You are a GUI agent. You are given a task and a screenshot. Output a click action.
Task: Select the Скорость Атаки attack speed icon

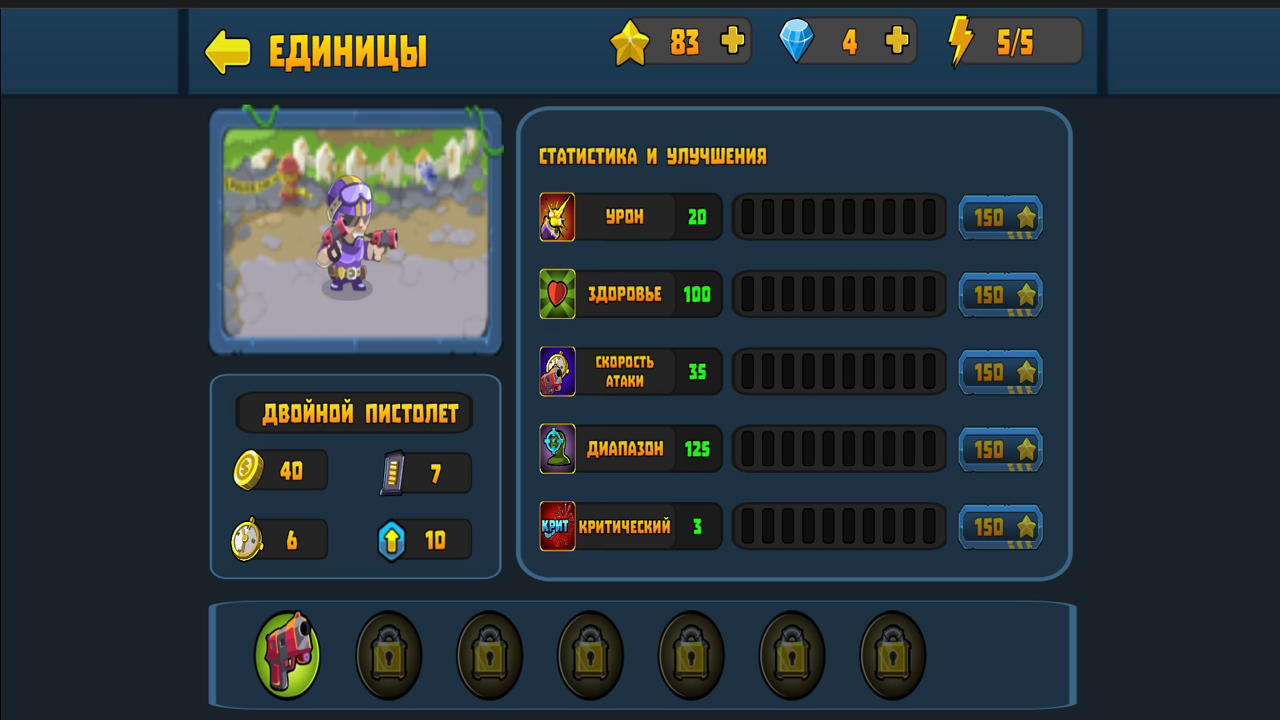click(557, 371)
